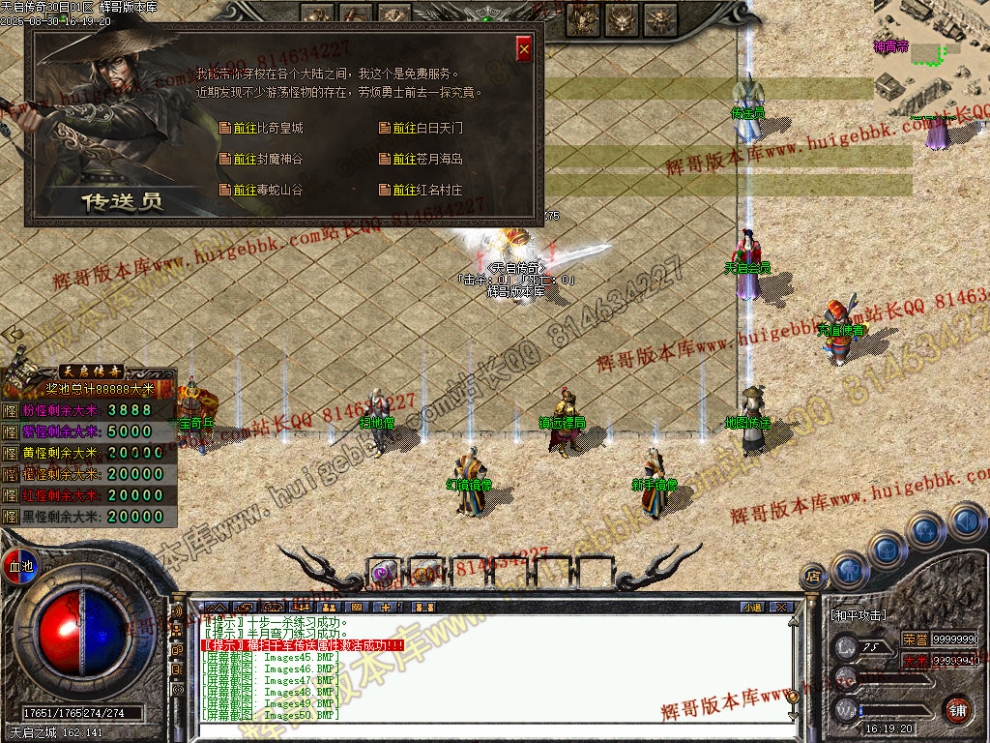Select the 粉怪剩余大米 reward row
This screenshot has width=990, height=743.
click(x=90, y=411)
